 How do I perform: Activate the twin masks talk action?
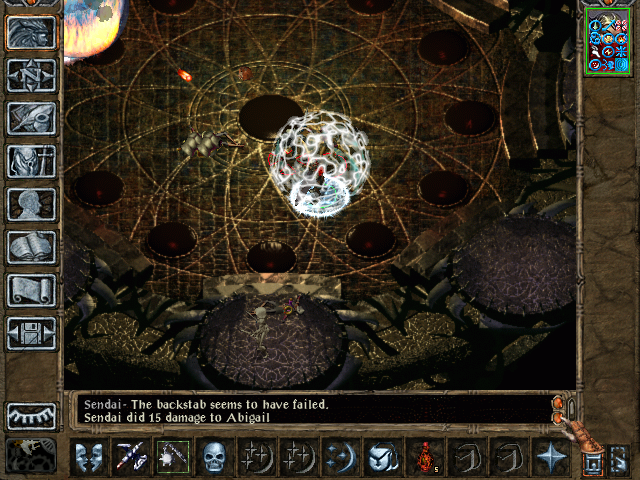pos(87,457)
